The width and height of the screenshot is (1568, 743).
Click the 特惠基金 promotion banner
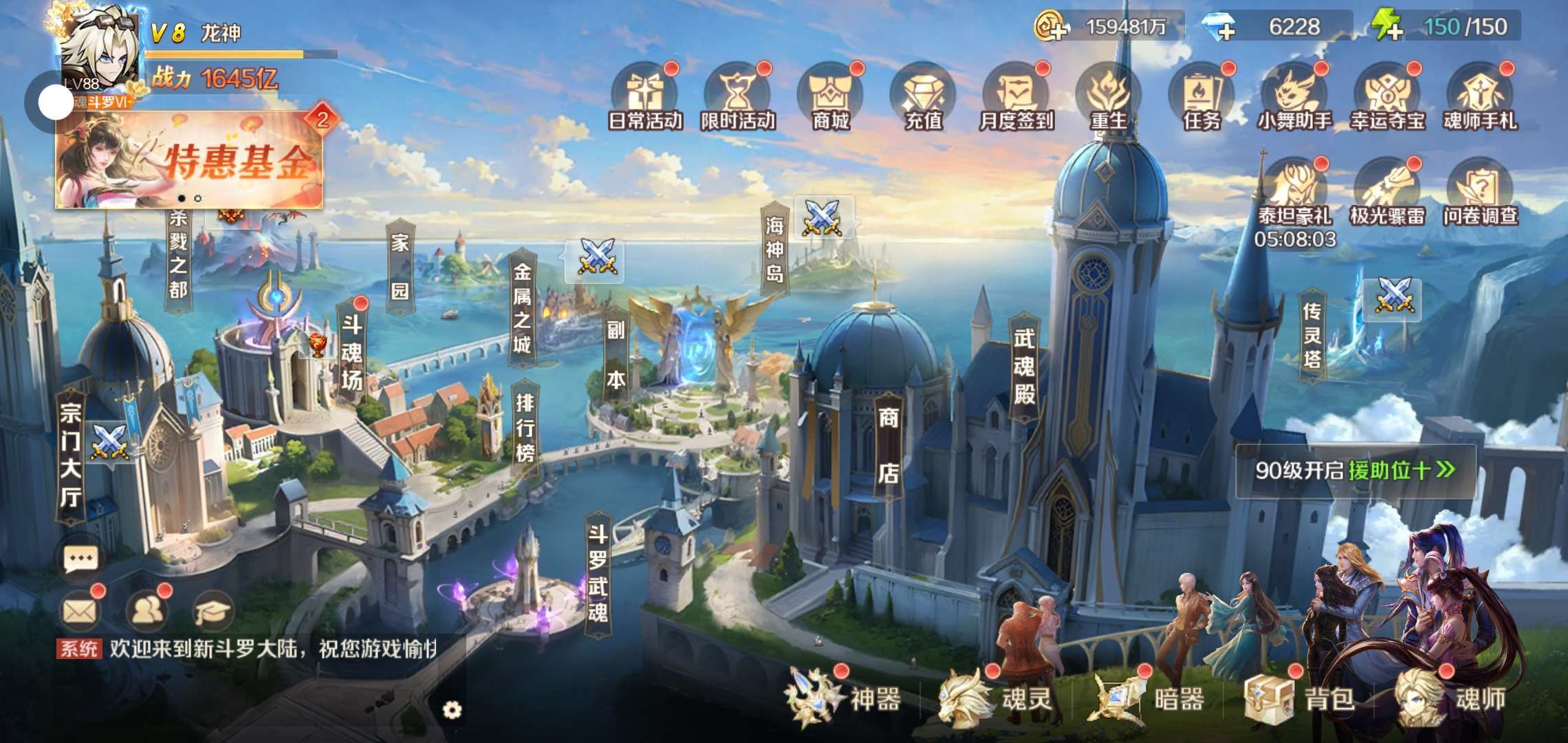pos(189,160)
